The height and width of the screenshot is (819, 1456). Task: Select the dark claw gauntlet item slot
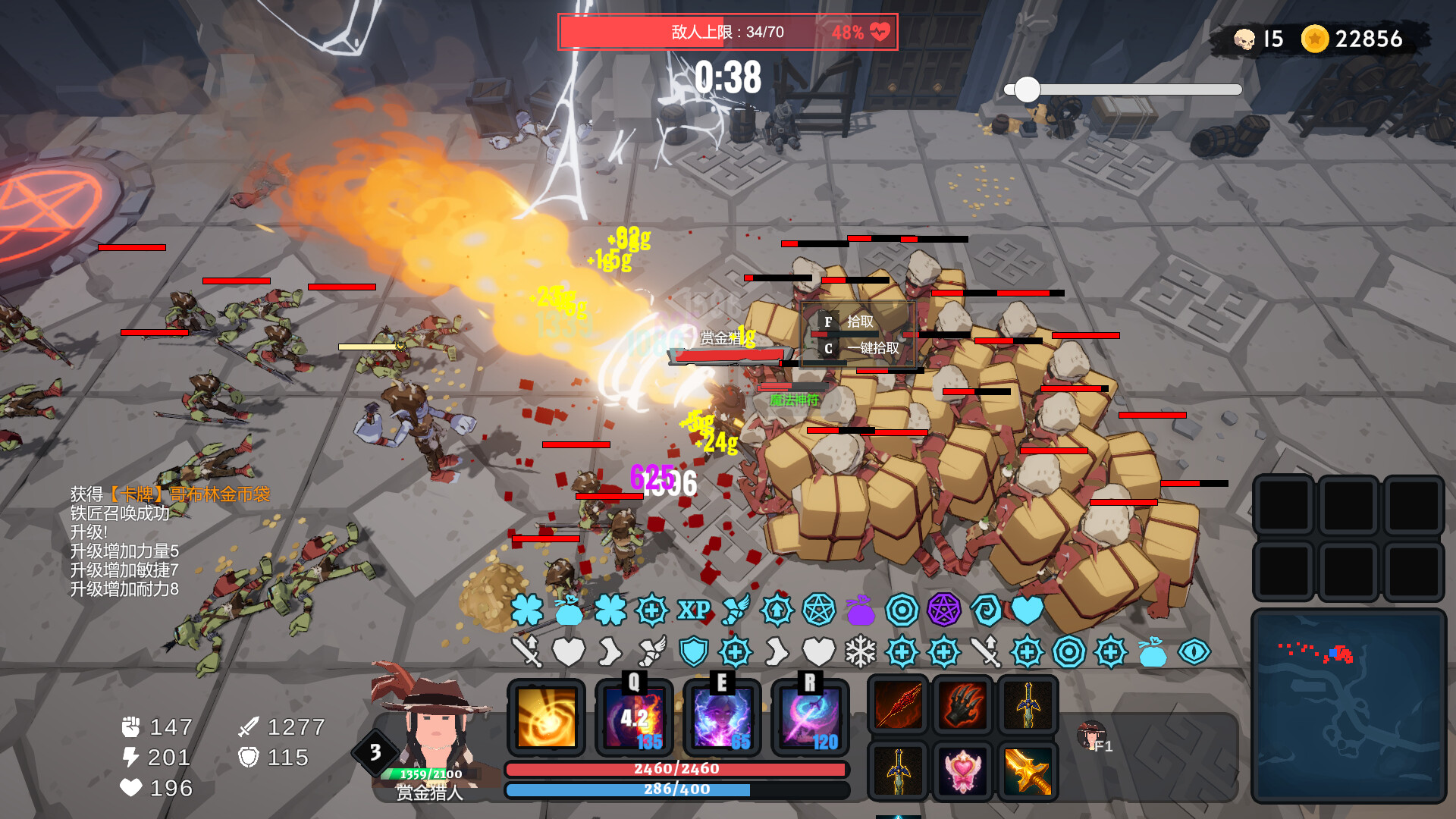pos(963,704)
